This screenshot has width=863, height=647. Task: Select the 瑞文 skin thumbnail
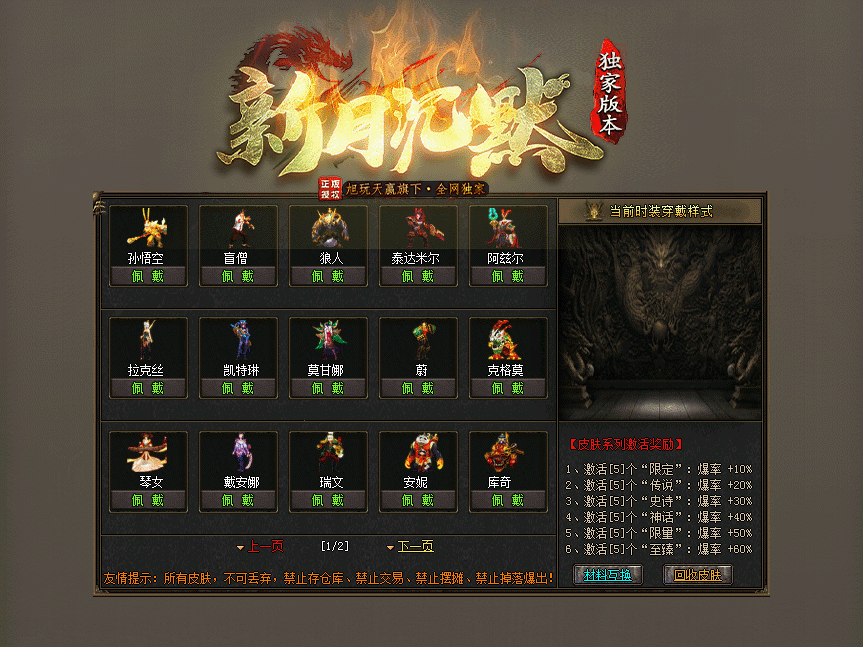pos(328,453)
